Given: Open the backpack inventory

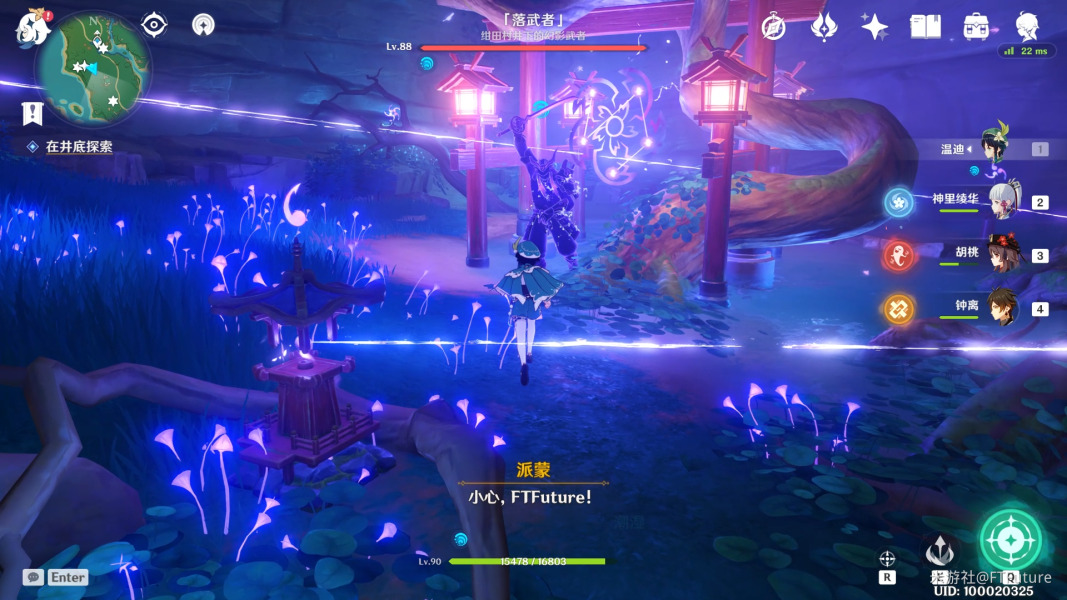Looking at the screenshot, I should (x=976, y=27).
